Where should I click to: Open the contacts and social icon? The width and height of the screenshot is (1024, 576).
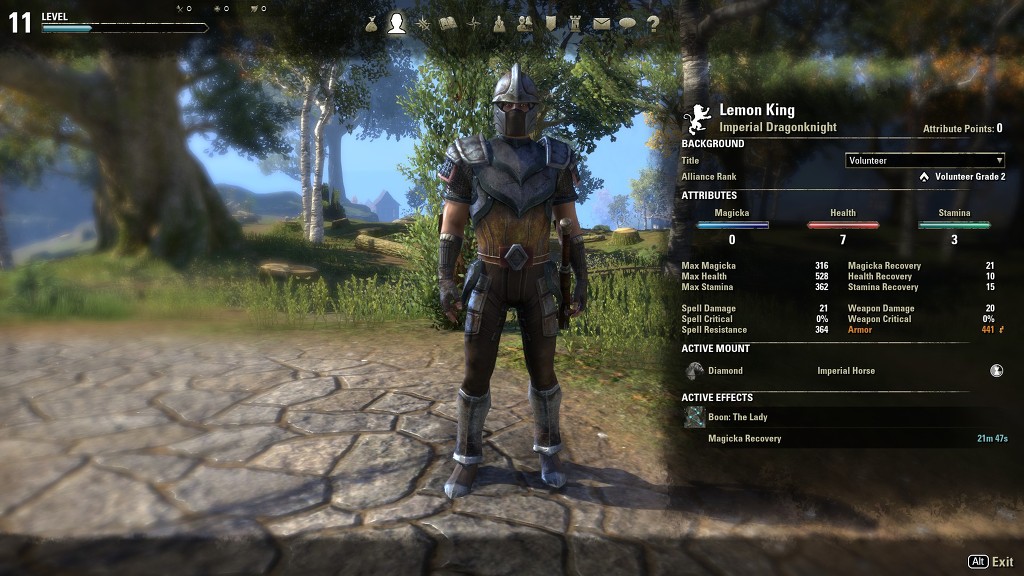(524, 23)
